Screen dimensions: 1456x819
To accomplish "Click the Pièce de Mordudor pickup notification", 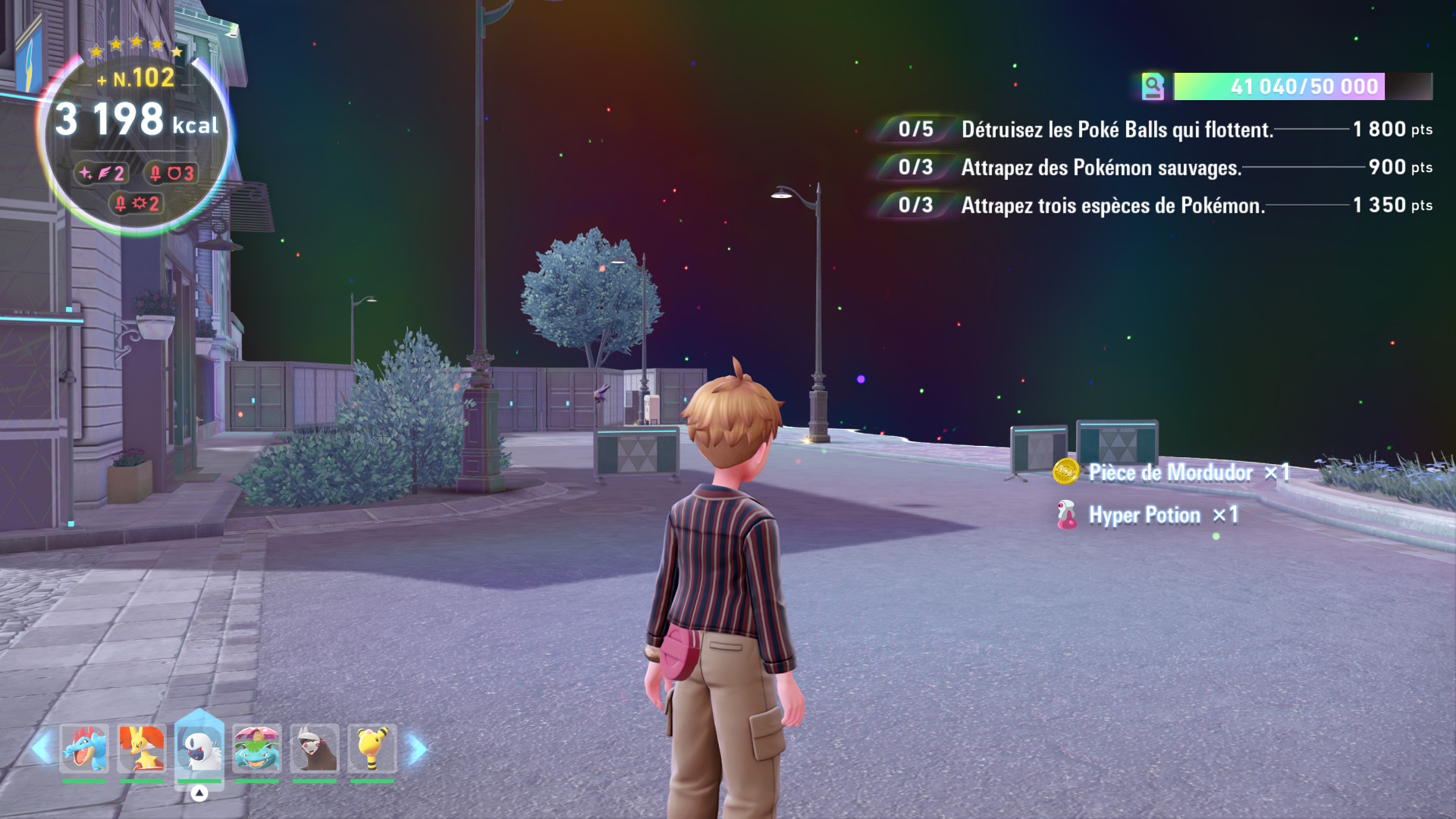I will [1170, 472].
